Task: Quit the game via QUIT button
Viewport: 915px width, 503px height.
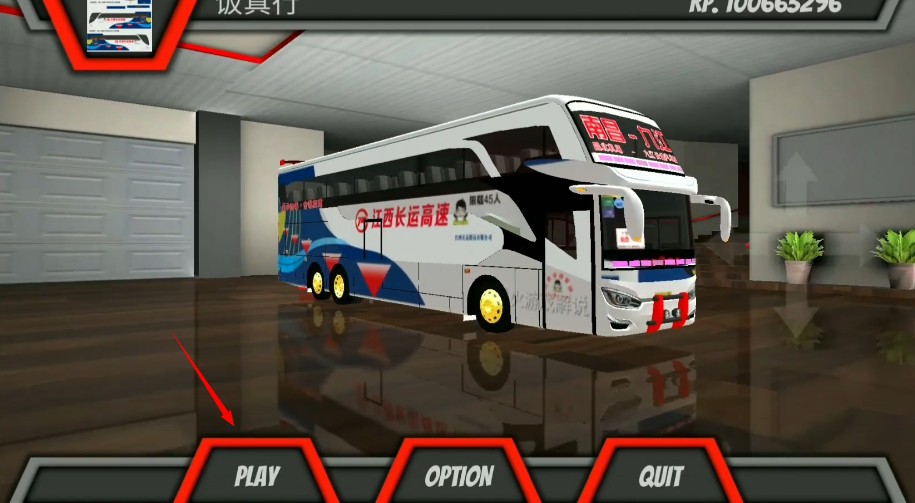Action: point(661,475)
